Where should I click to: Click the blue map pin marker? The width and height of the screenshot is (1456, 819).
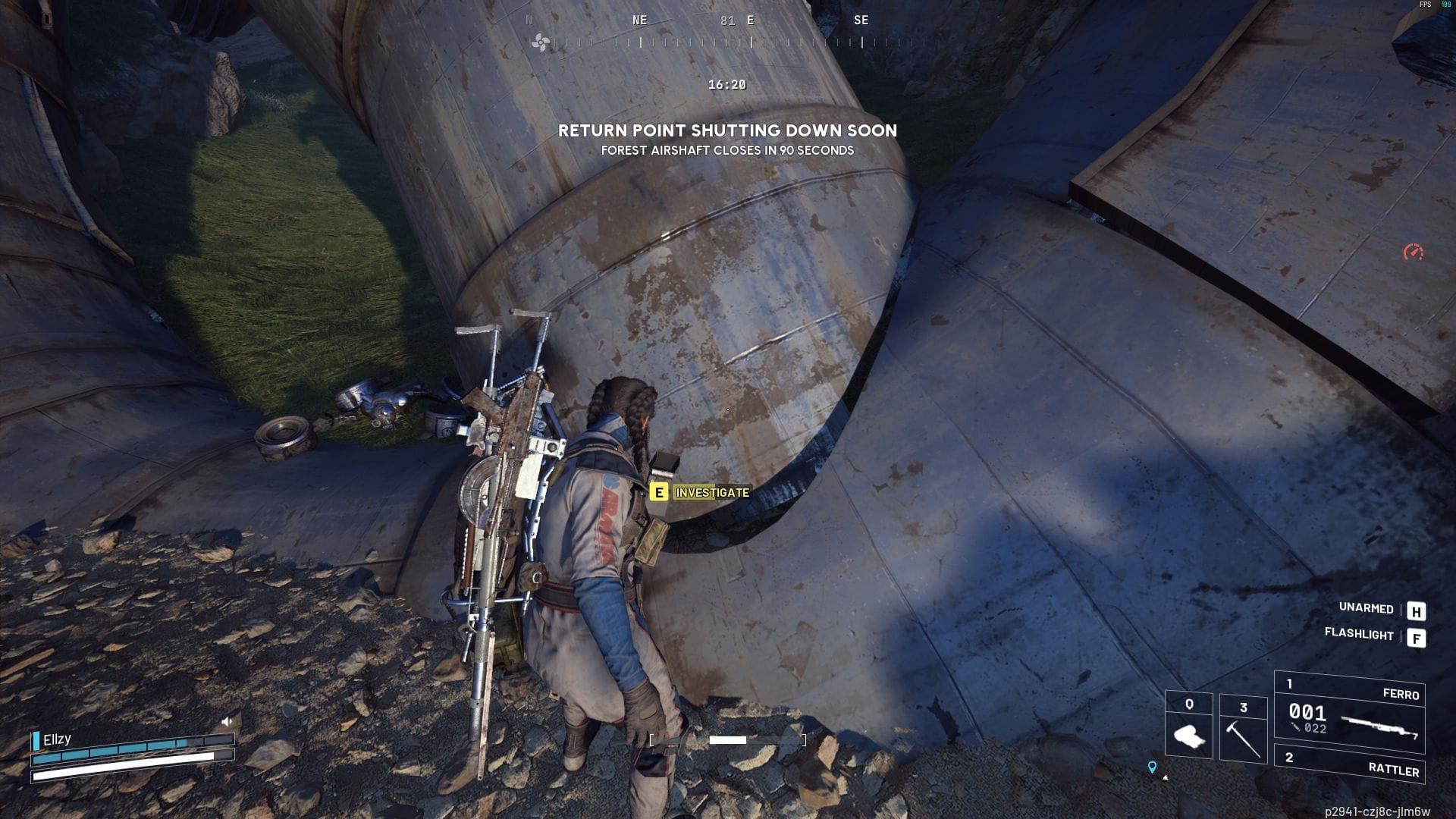pyautogui.click(x=1152, y=767)
